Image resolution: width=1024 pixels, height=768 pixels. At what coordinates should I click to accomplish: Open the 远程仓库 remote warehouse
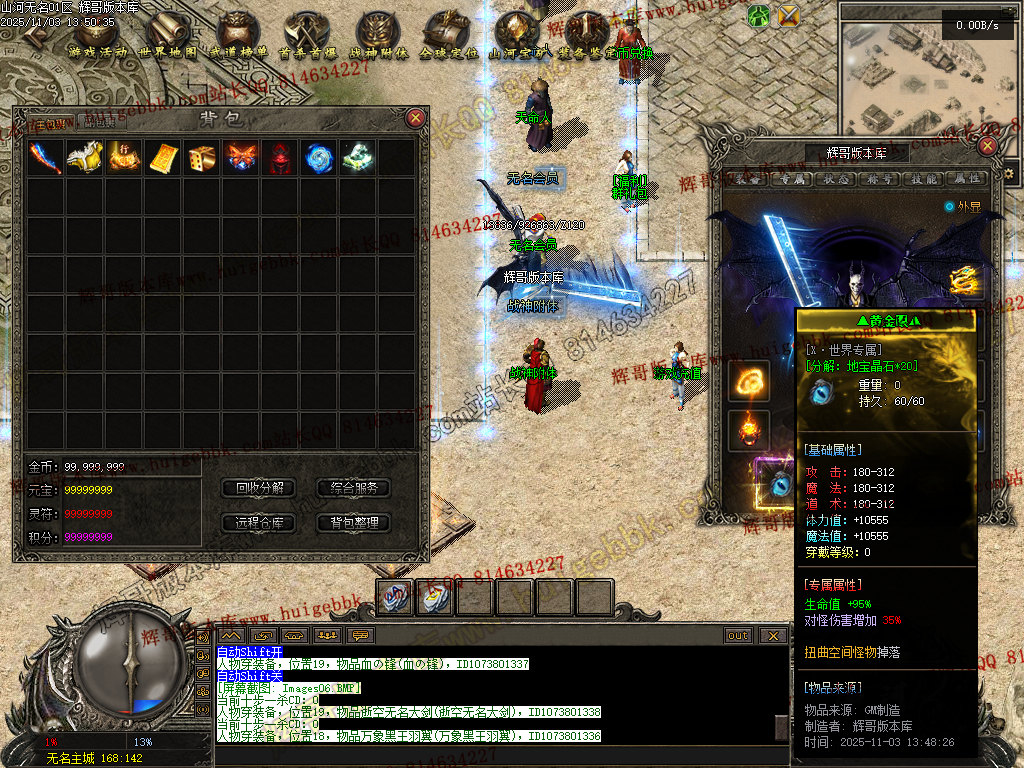point(259,522)
